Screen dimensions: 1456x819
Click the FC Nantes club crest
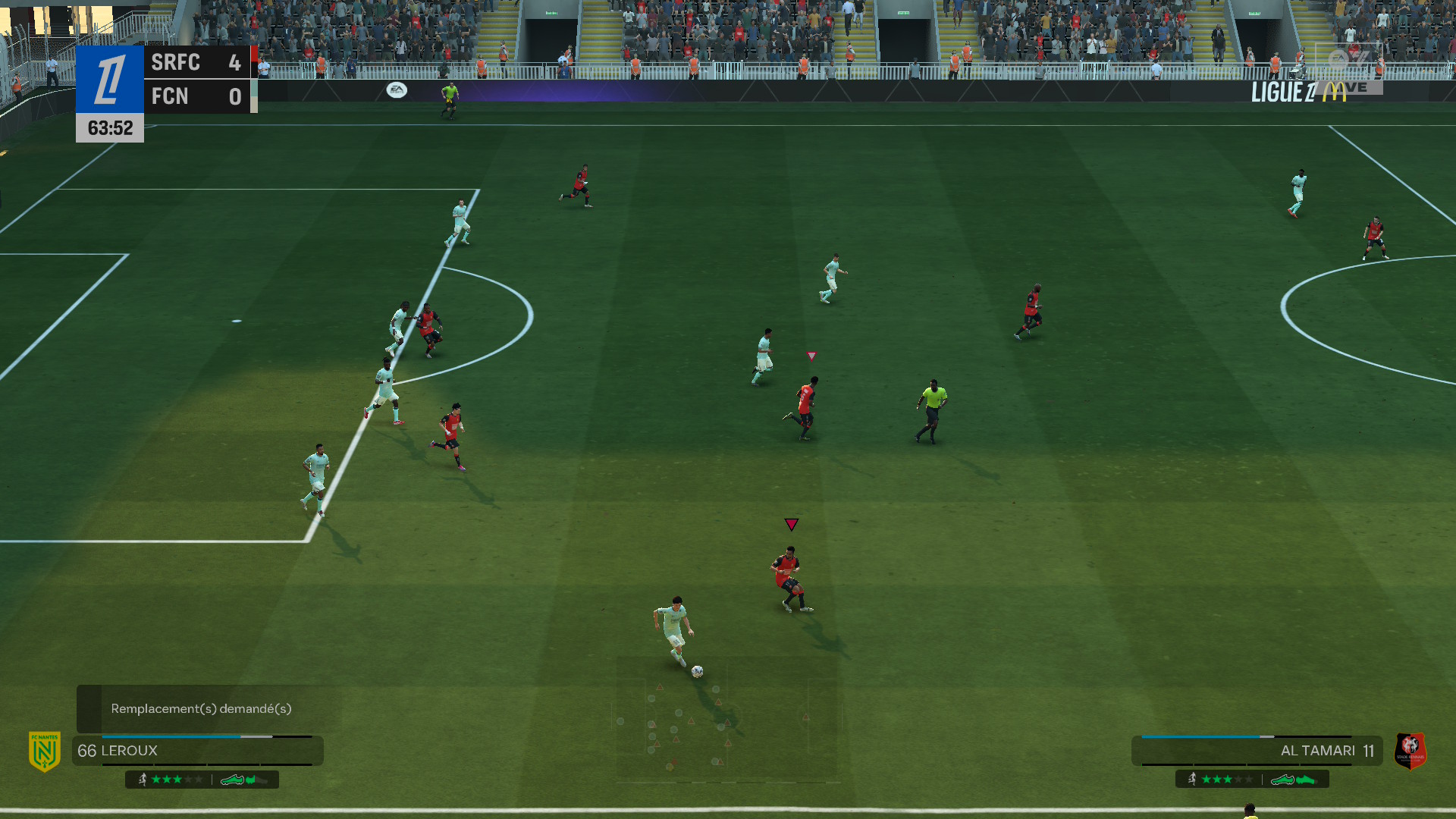[x=45, y=751]
